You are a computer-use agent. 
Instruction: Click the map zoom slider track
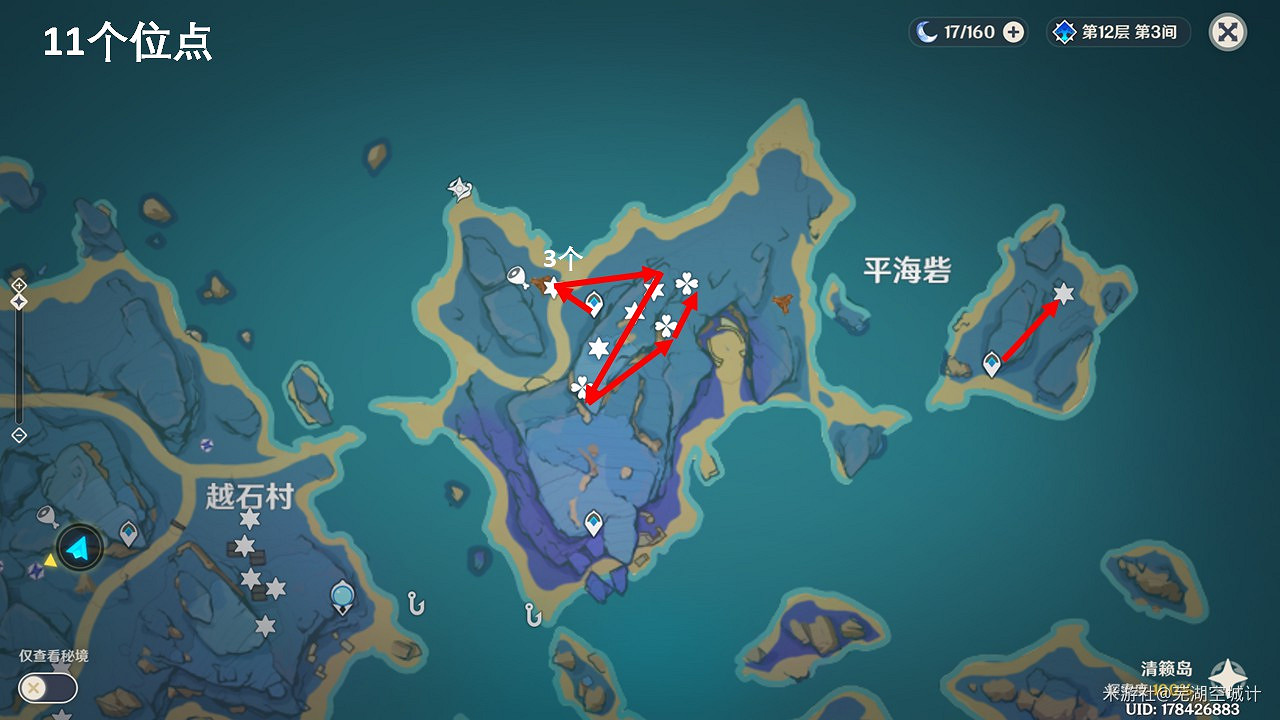click(16, 365)
